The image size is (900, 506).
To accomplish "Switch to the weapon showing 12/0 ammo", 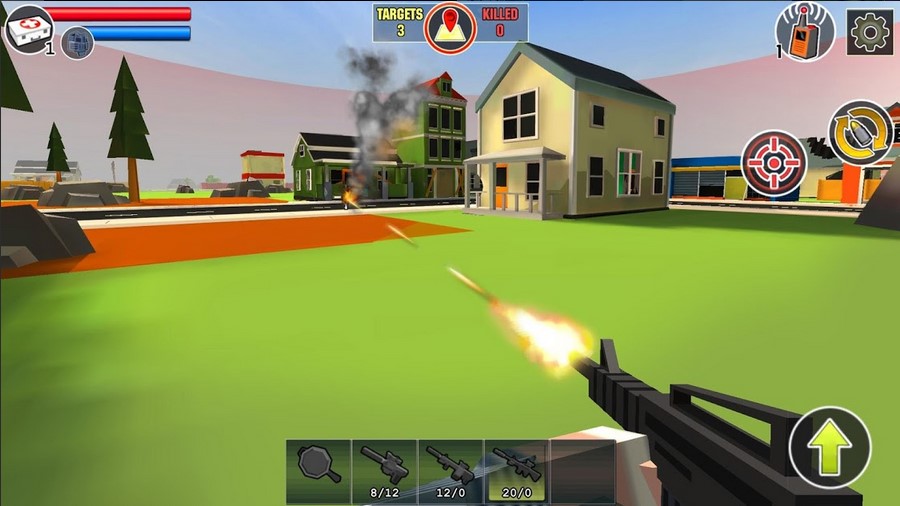I will [x=450, y=467].
